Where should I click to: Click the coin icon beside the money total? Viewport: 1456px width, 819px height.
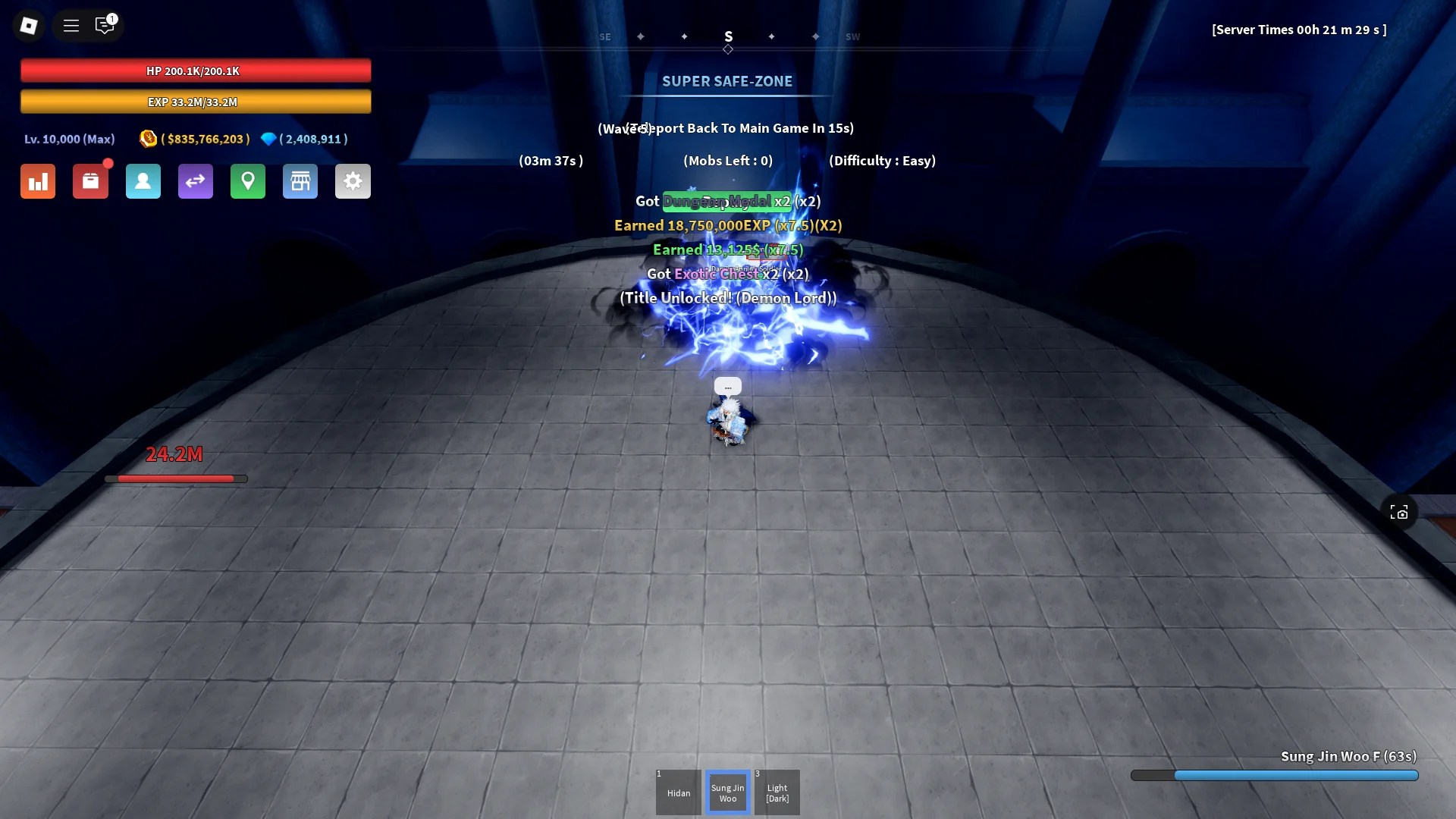pos(149,139)
